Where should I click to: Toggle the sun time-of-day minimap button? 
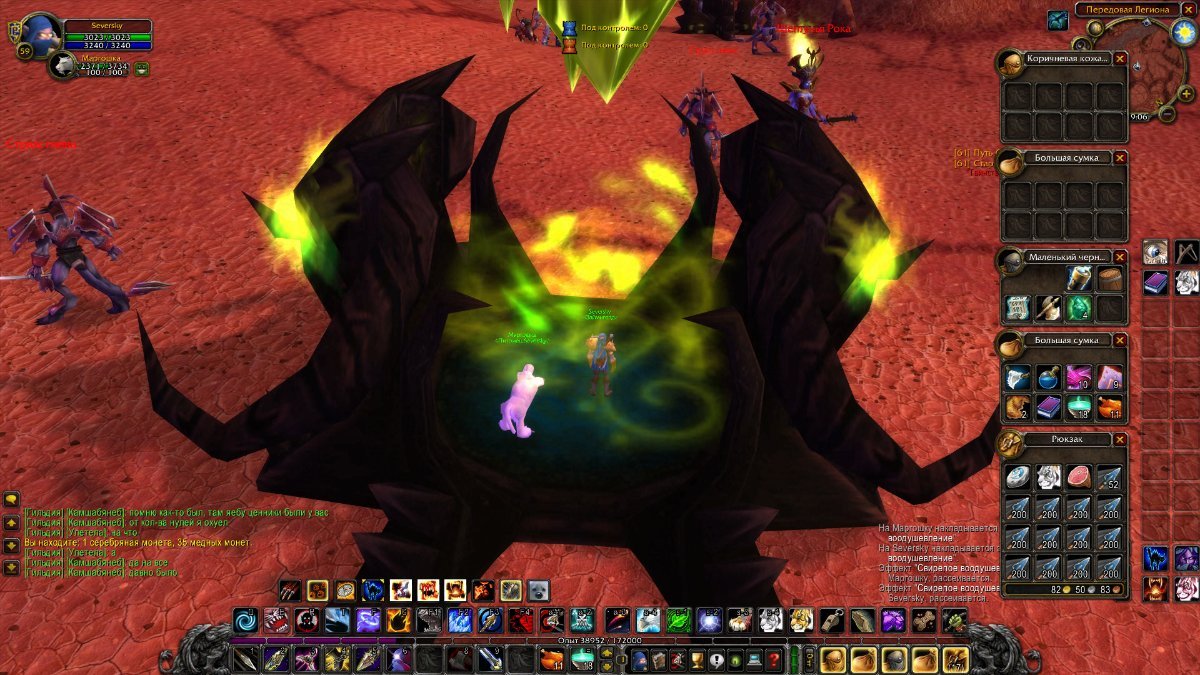[x=1182, y=32]
